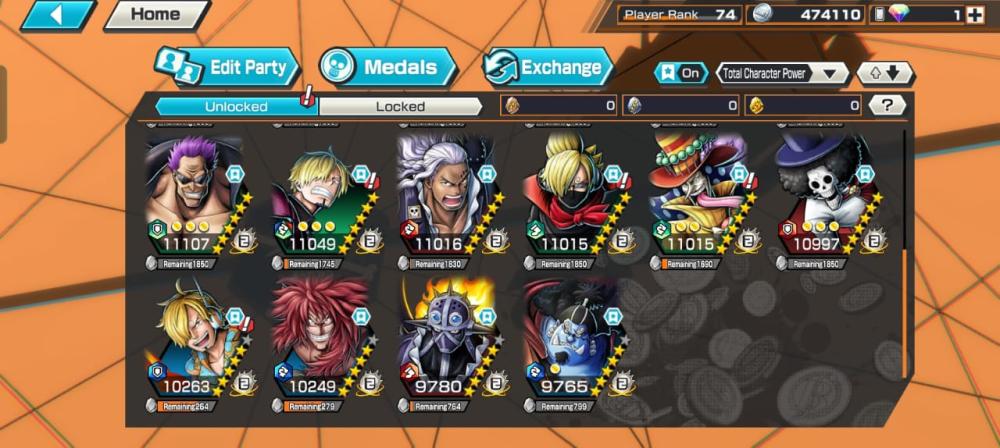The height and width of the screenshot is (448, 1000).
Task: Toggle the bookmark On filter
Action: [x=680, y=73]
